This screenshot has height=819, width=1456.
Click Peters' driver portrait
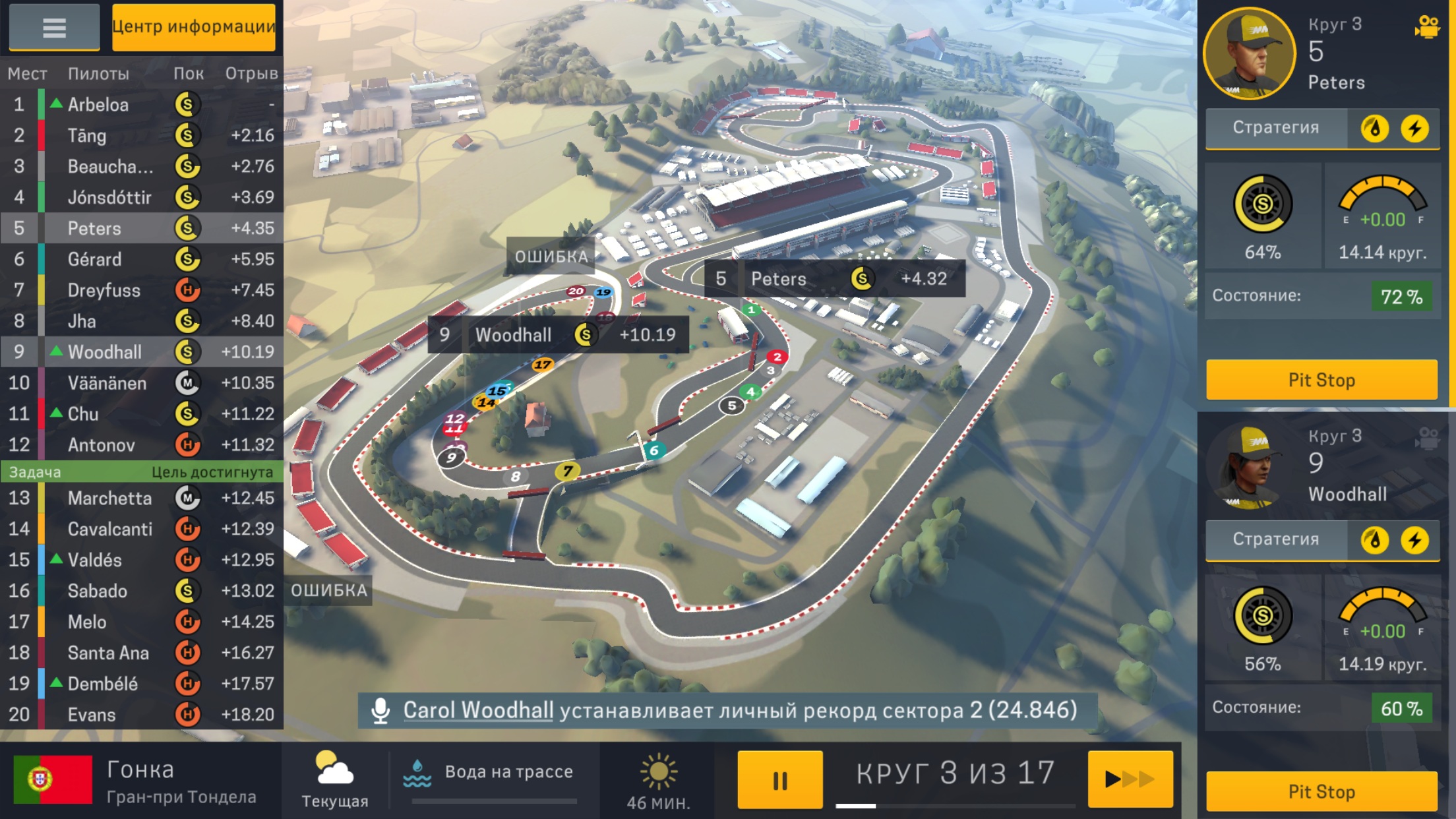pyautogui.click(x=1249, y=54)
